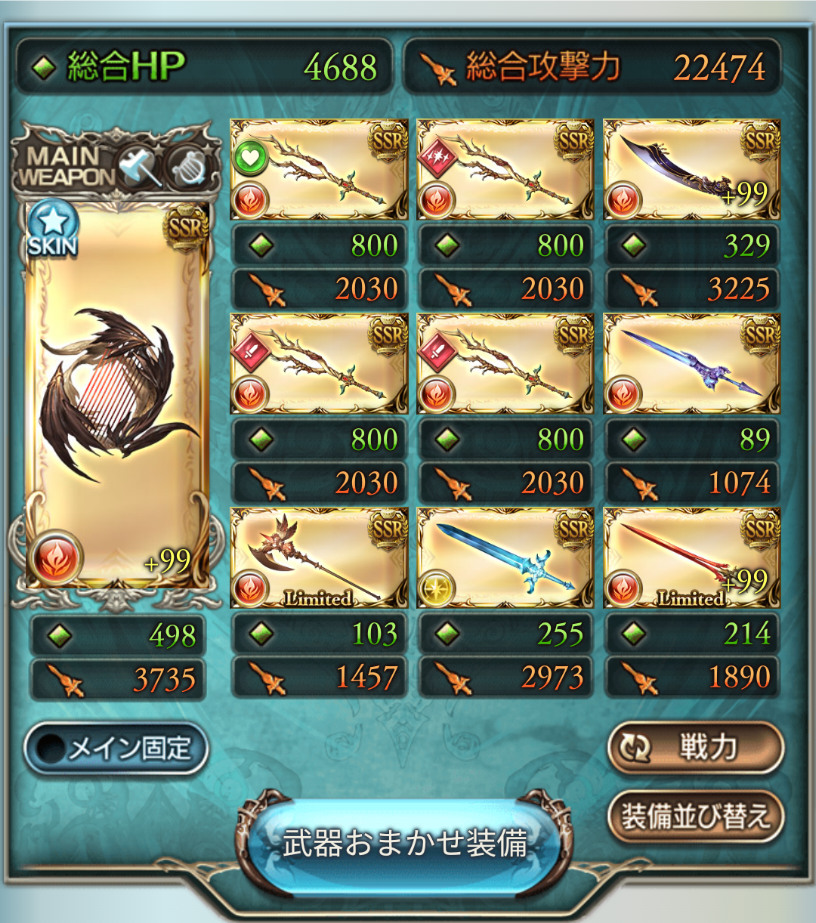
Task: Toggle the メイン固定 main weapon lock
Action: point(116,749)
